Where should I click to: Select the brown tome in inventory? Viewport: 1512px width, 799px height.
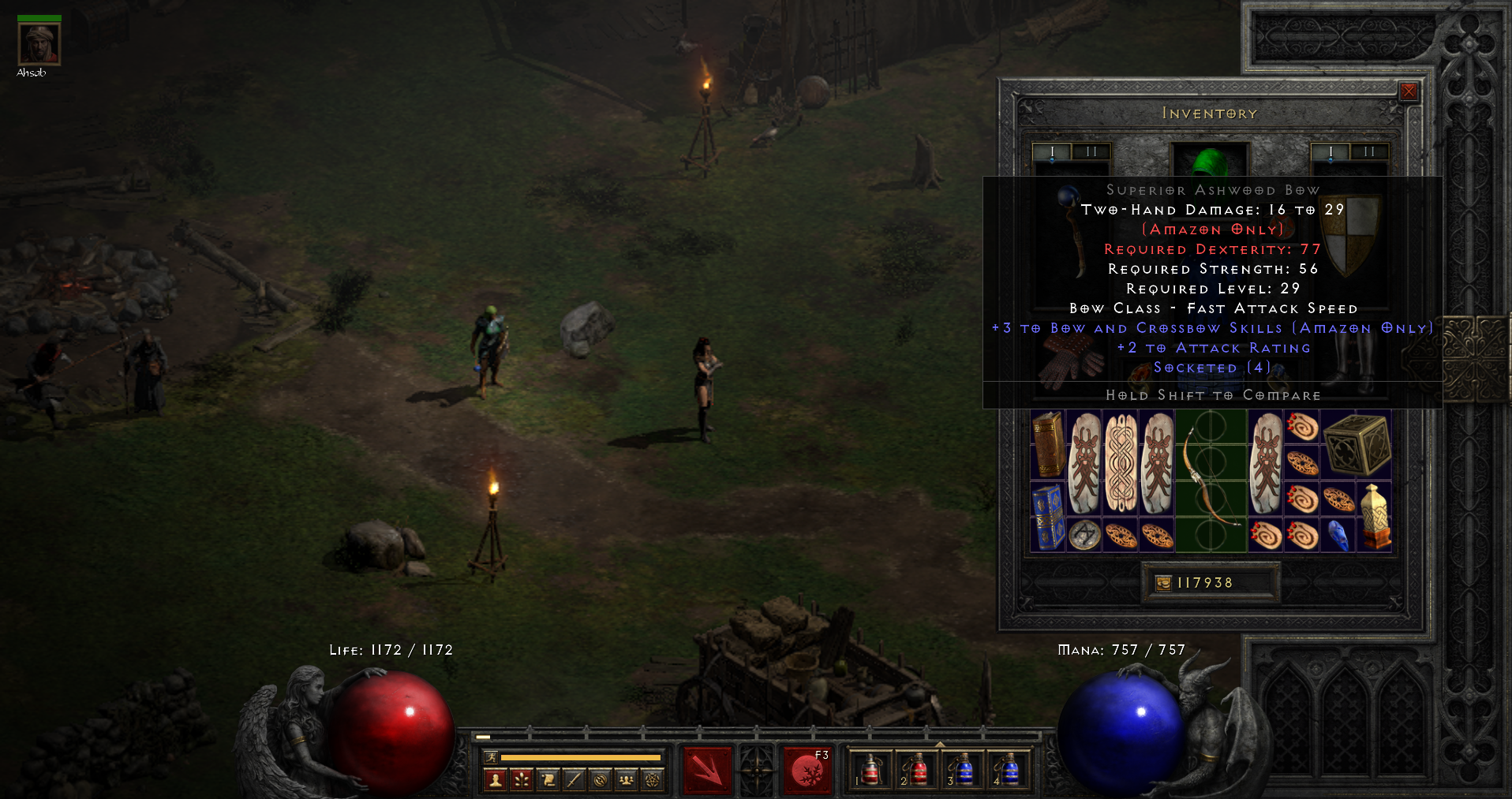1048,444
